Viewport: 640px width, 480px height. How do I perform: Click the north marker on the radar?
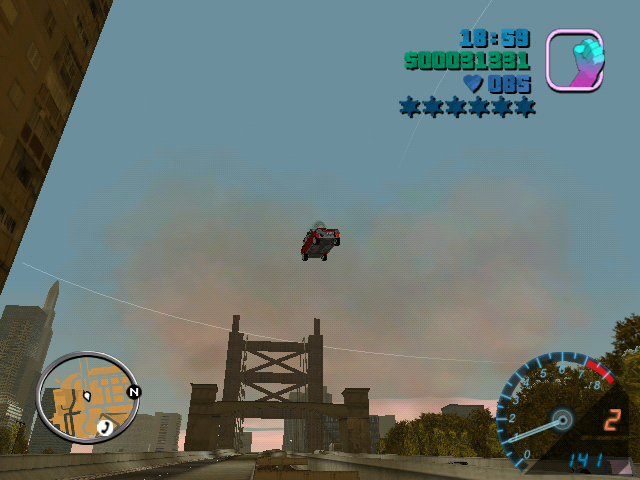pyautogui.click(x=133, y=392)
